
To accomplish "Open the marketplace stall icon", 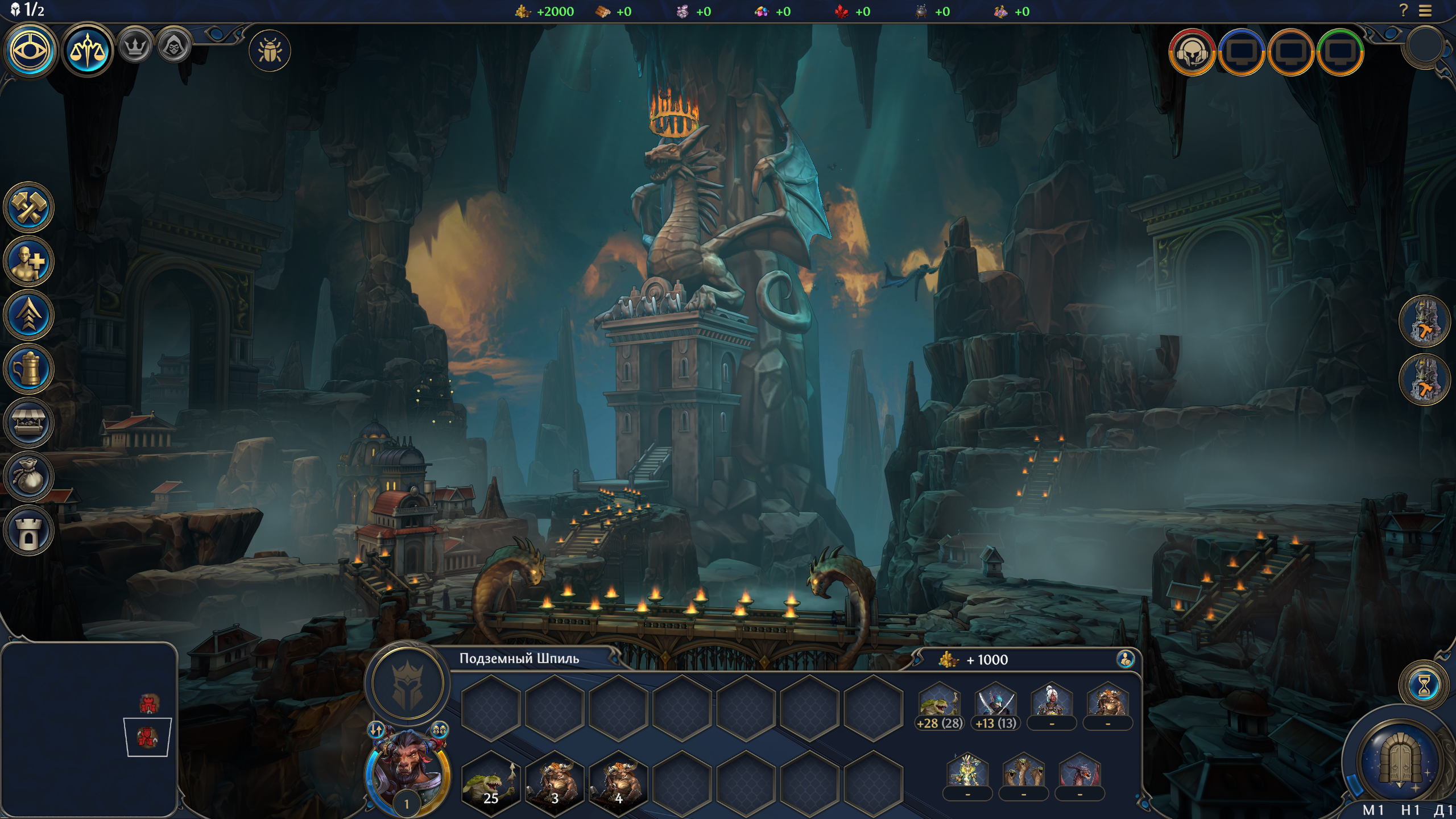I will (x=28, y=423).
